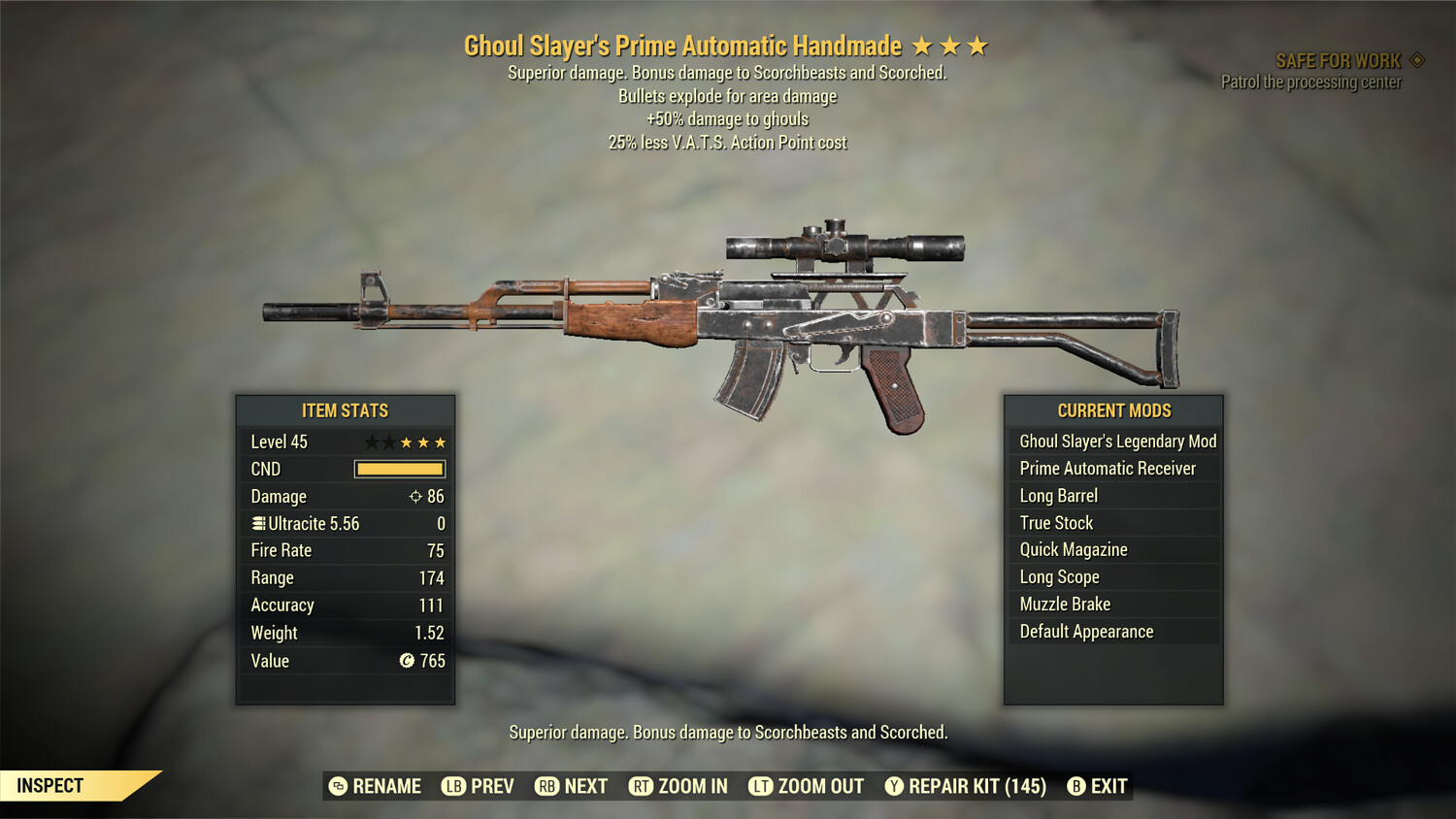Click the third gold star in the item title
1456x819 pixels.
[979, 45]
